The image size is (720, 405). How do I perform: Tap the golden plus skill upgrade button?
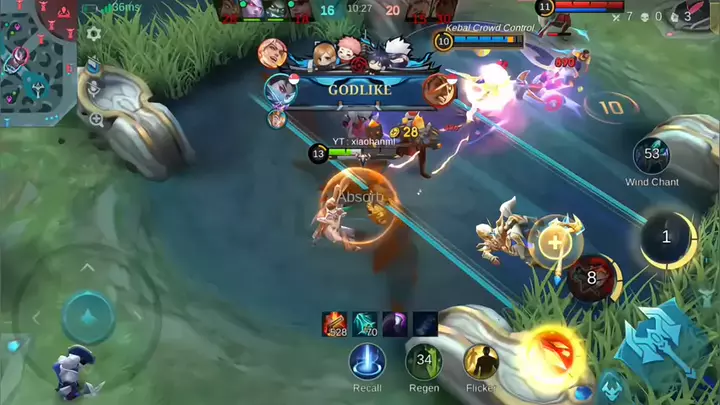[553, 240]
